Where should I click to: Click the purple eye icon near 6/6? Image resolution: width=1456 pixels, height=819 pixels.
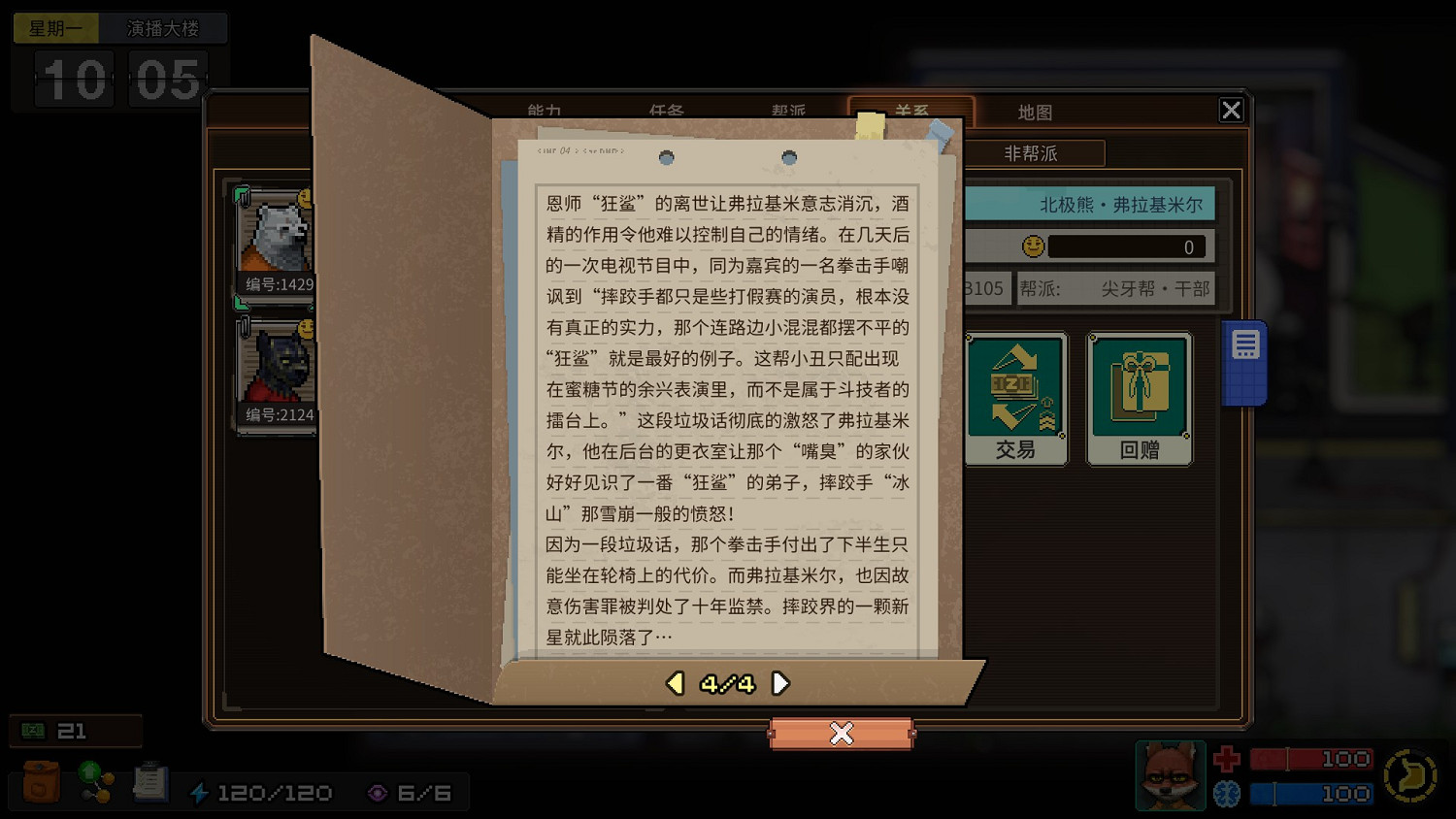pyautogui.click(x=379, y=792)
